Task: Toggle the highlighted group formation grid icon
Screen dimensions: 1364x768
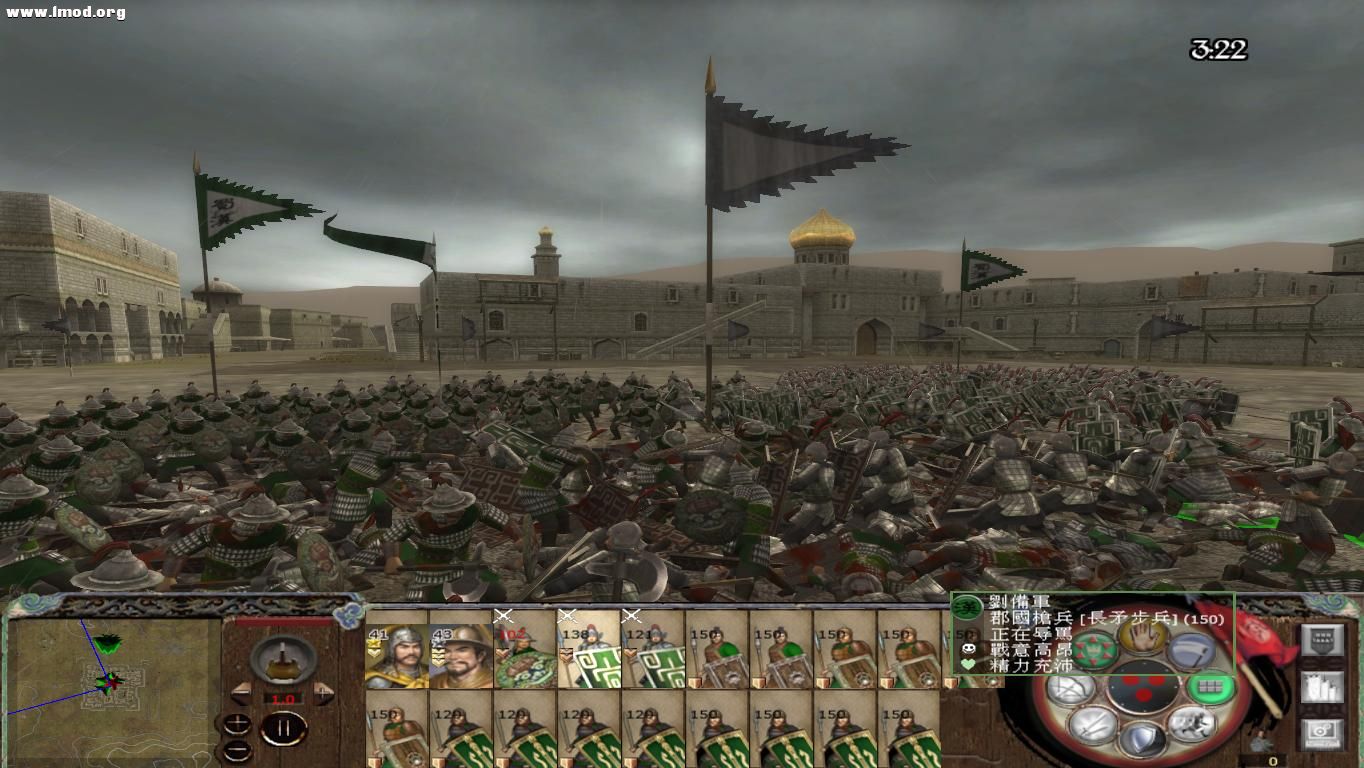Action: [x=1213, y=687]
